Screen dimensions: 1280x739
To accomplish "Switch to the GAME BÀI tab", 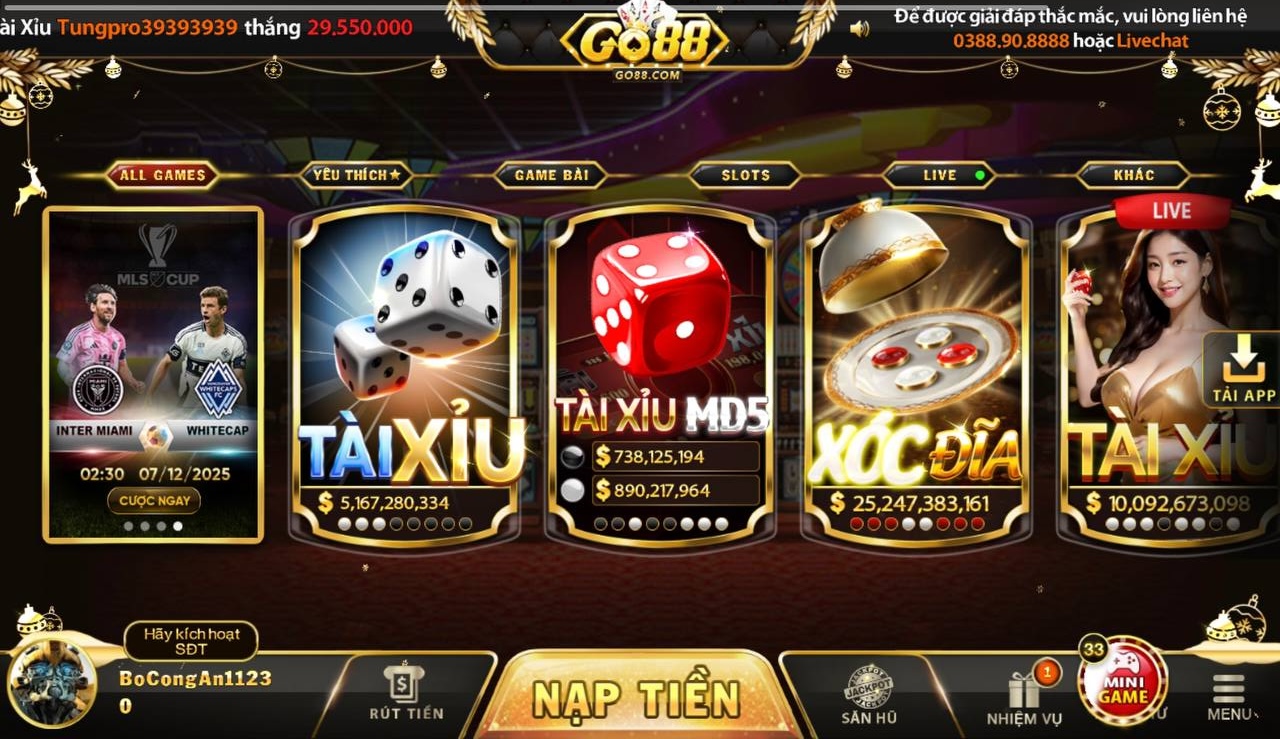I will [551, 174].
